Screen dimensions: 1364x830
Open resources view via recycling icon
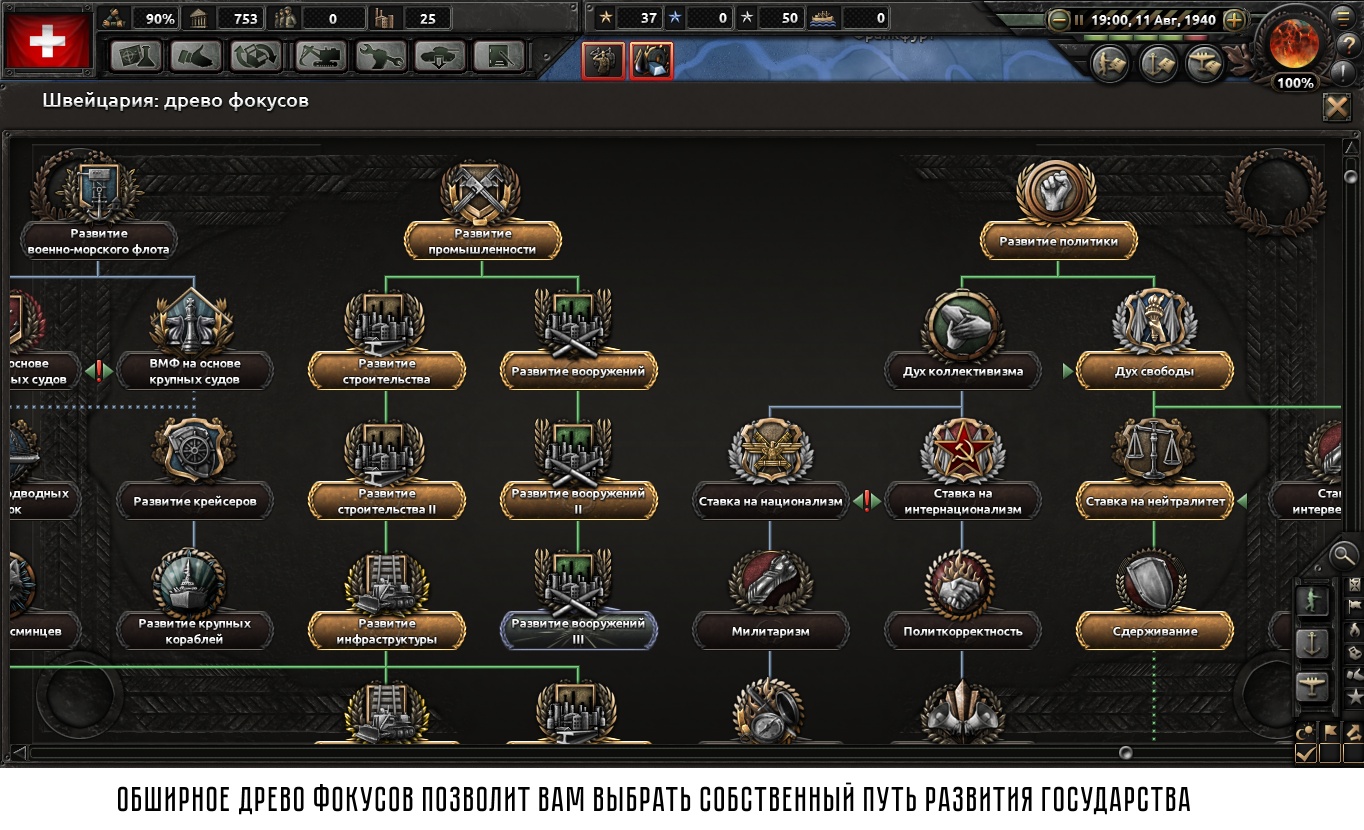tap(255, 57)
